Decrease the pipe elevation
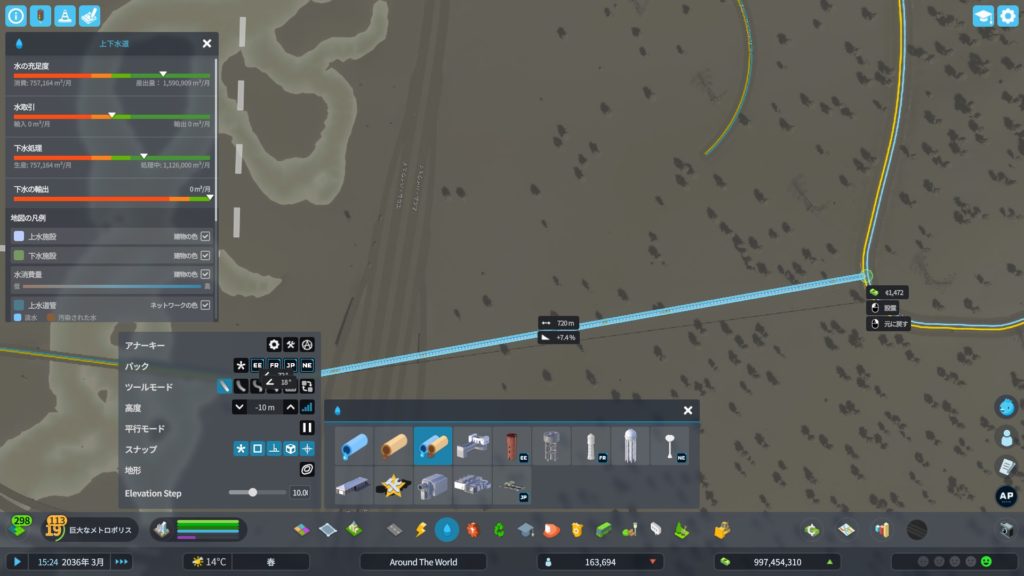 240,407
